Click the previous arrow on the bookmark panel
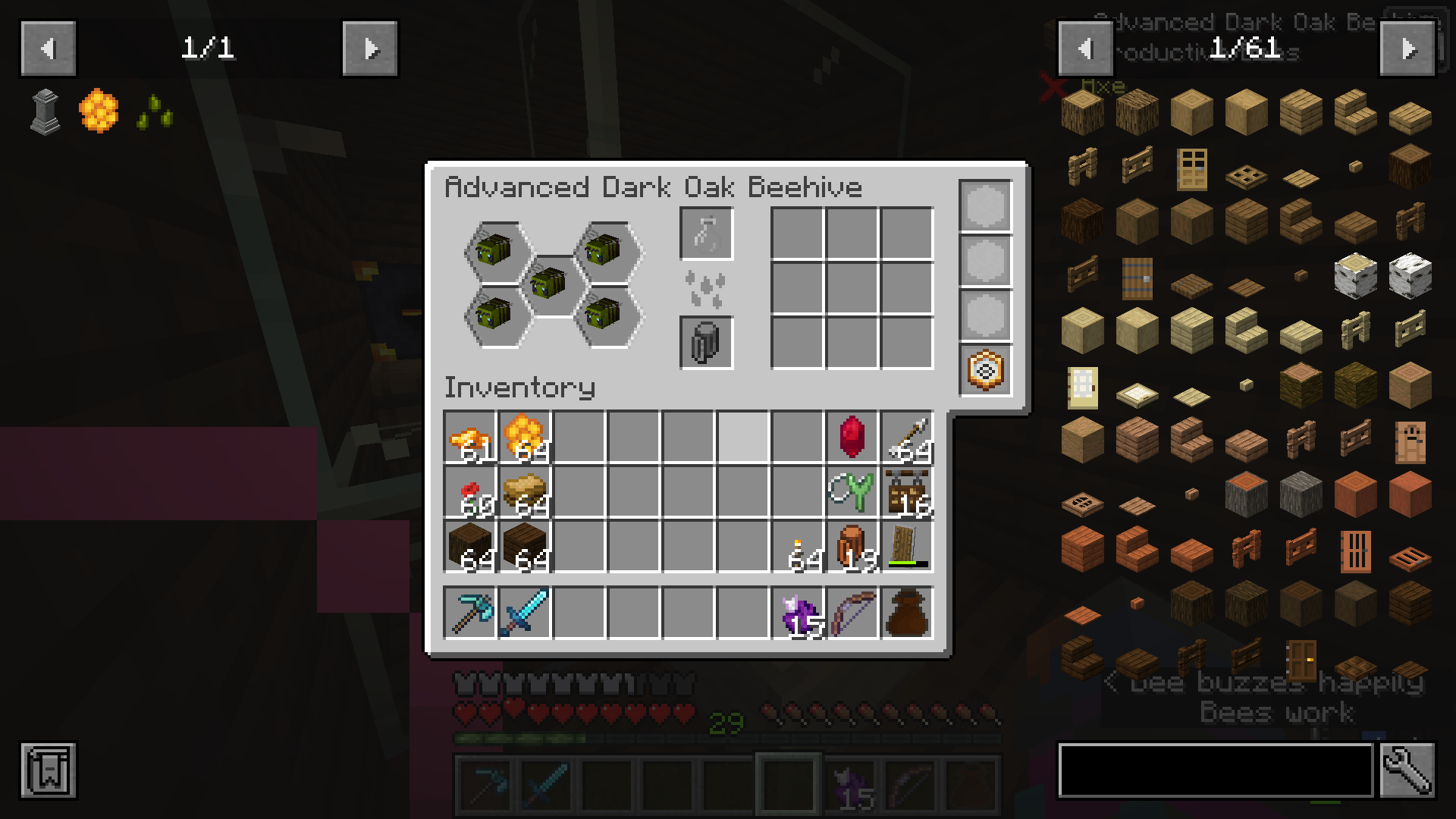Screen dimensions: 1456x819 [x=48, y=47]
